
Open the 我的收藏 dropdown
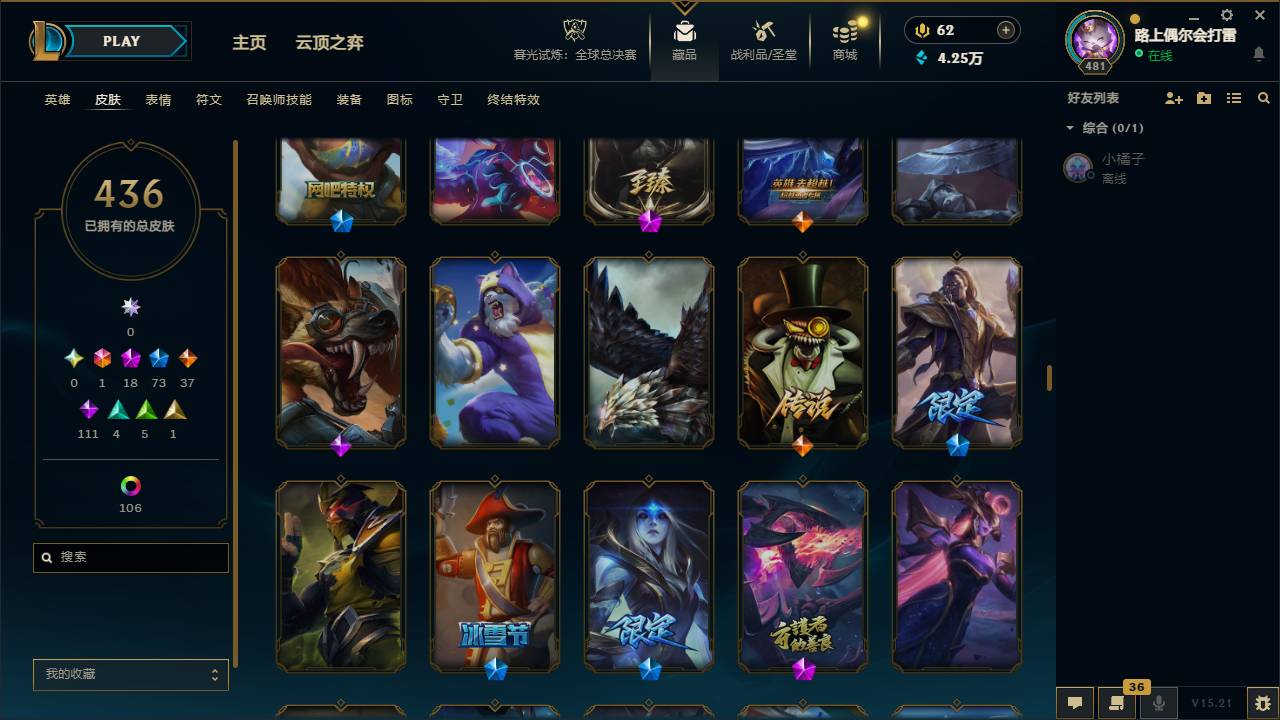tap(130, 675)
